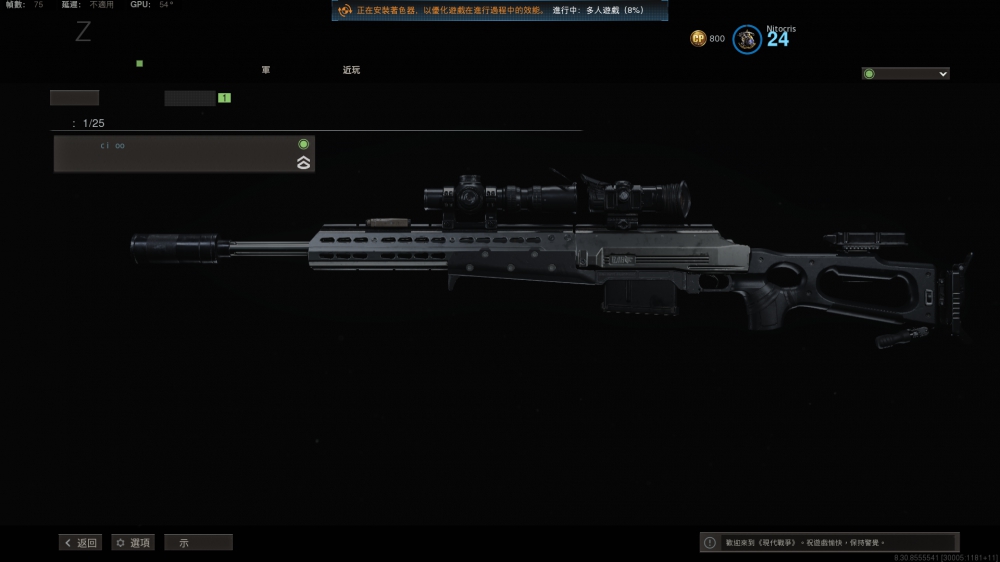
Task: Open the 選項 options menu
Action: point(133,543)
